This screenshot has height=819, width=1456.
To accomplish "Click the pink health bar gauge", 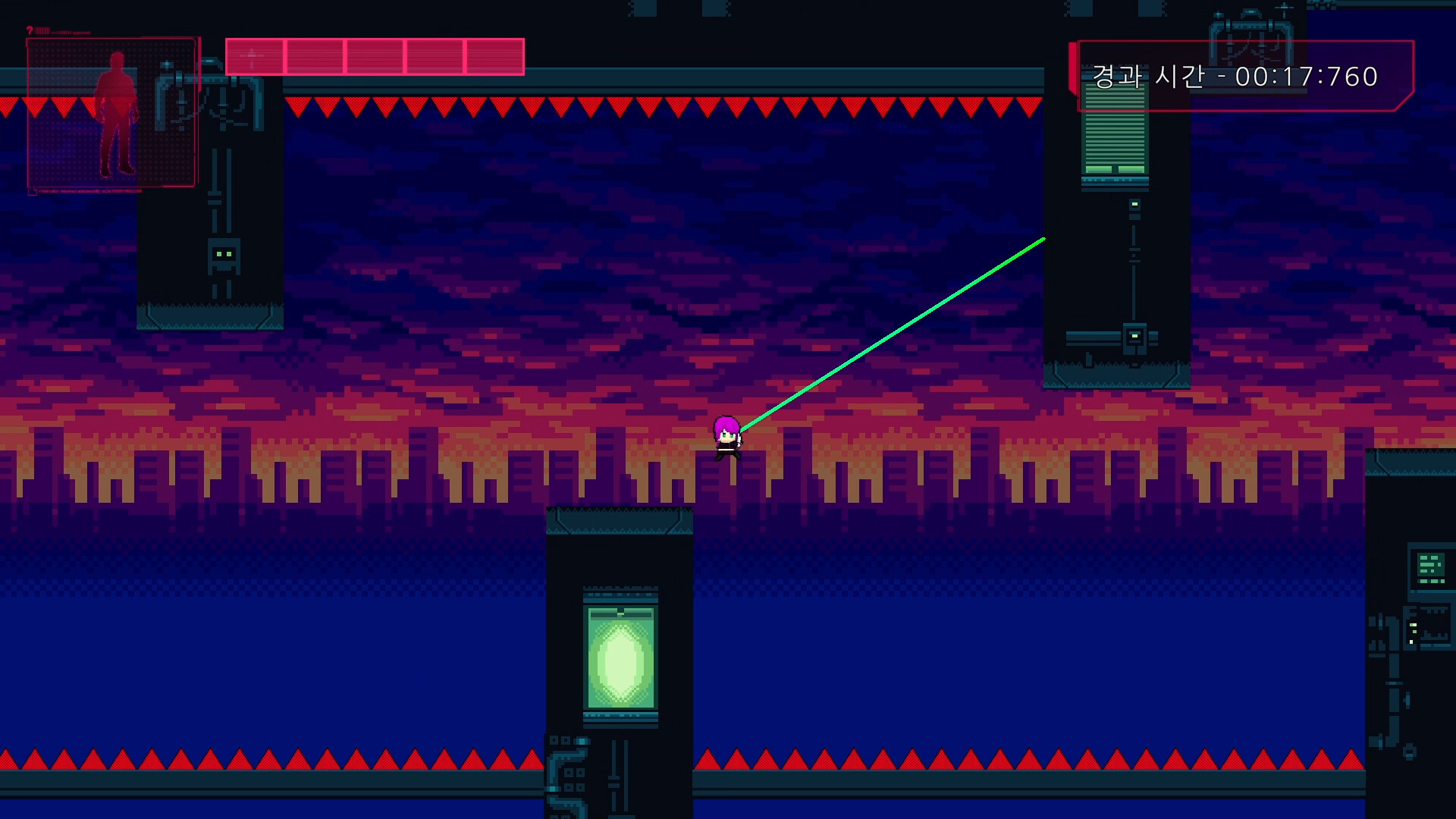I will click(374, 55).
